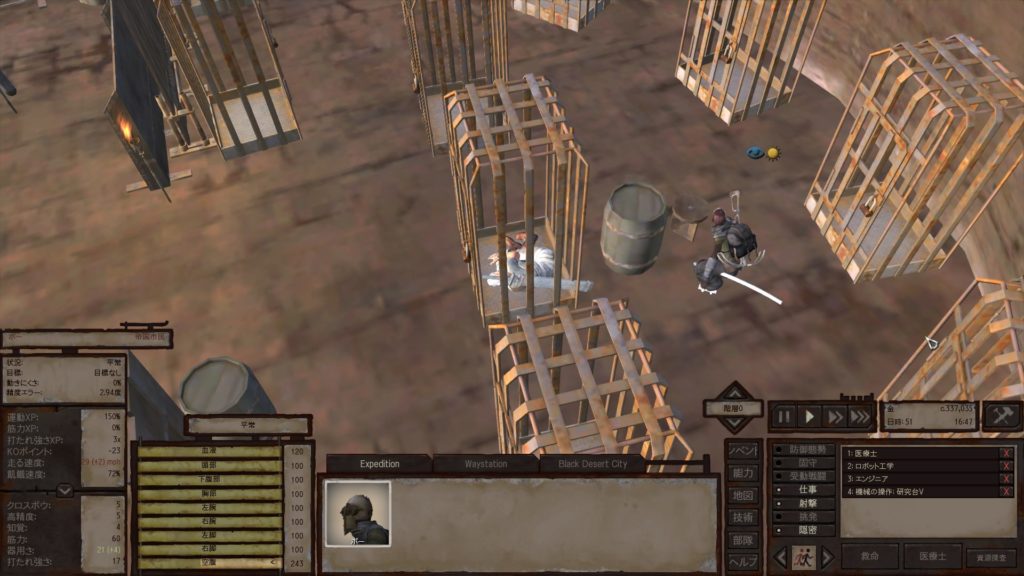Select the helmeted character portrait
Screen dimensions: 1024x576
coord(357,513)
